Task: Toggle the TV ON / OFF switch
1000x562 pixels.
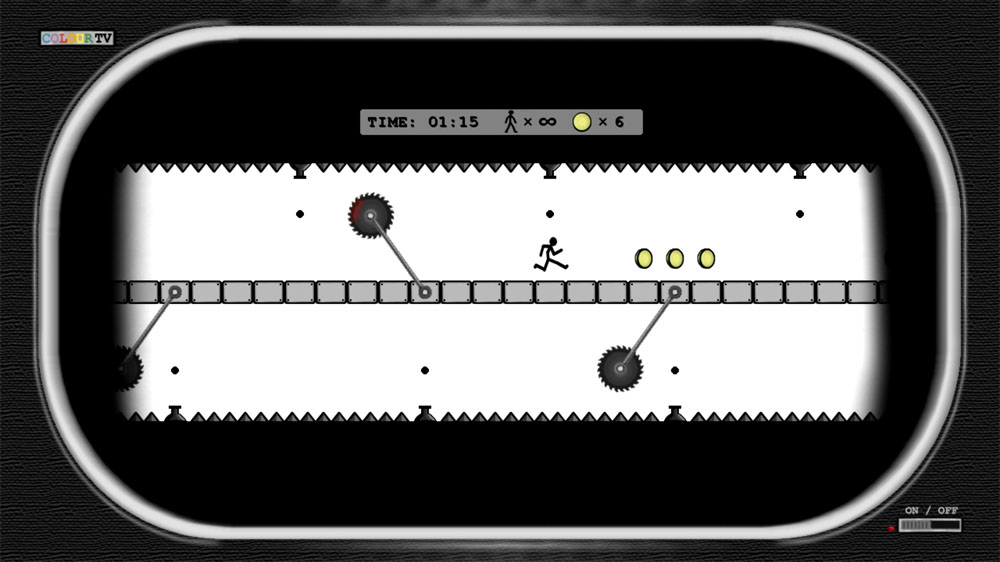Action: [x=929, y=525]
